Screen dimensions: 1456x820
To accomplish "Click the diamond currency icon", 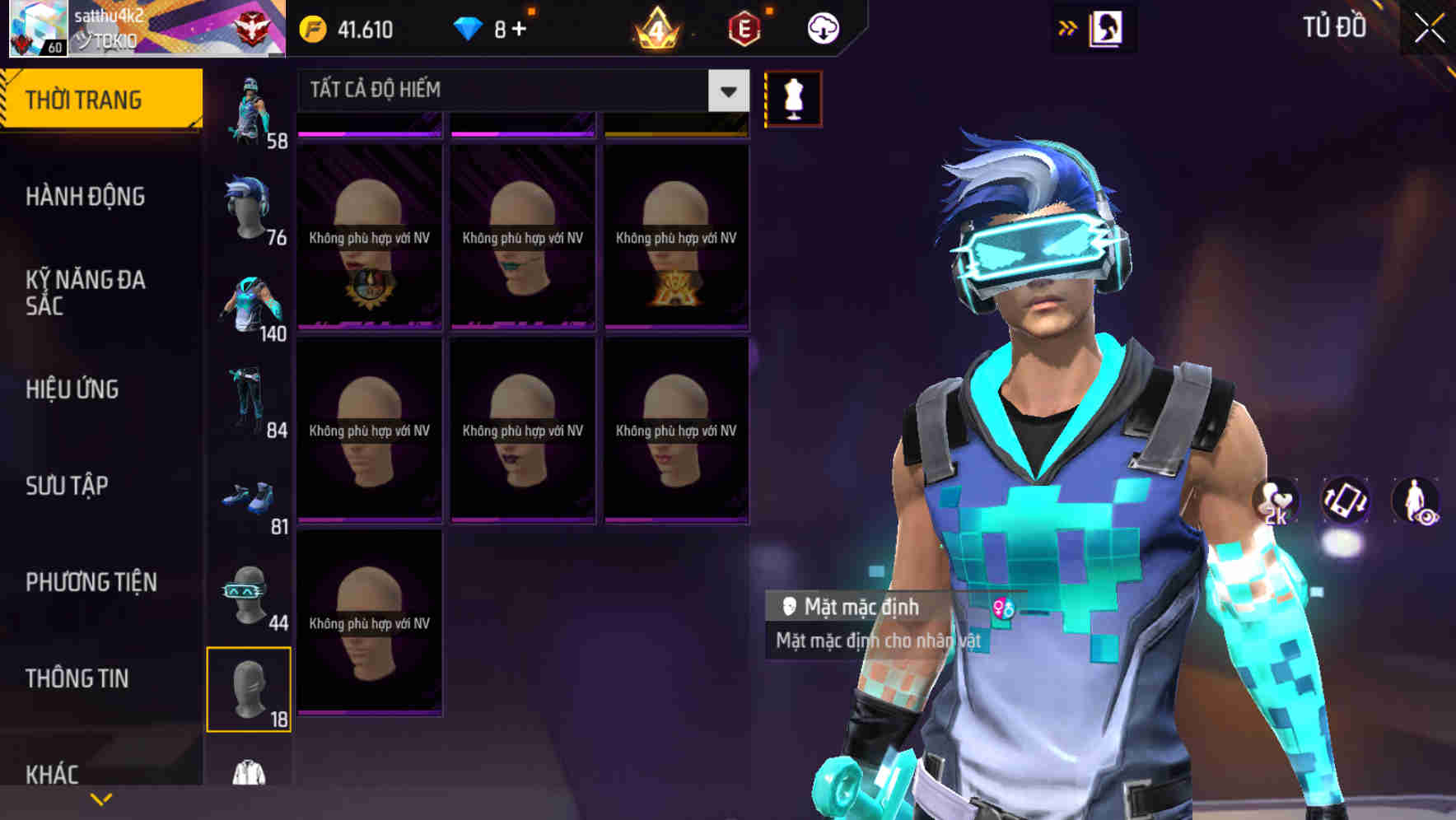I will [x=468, y=27].
